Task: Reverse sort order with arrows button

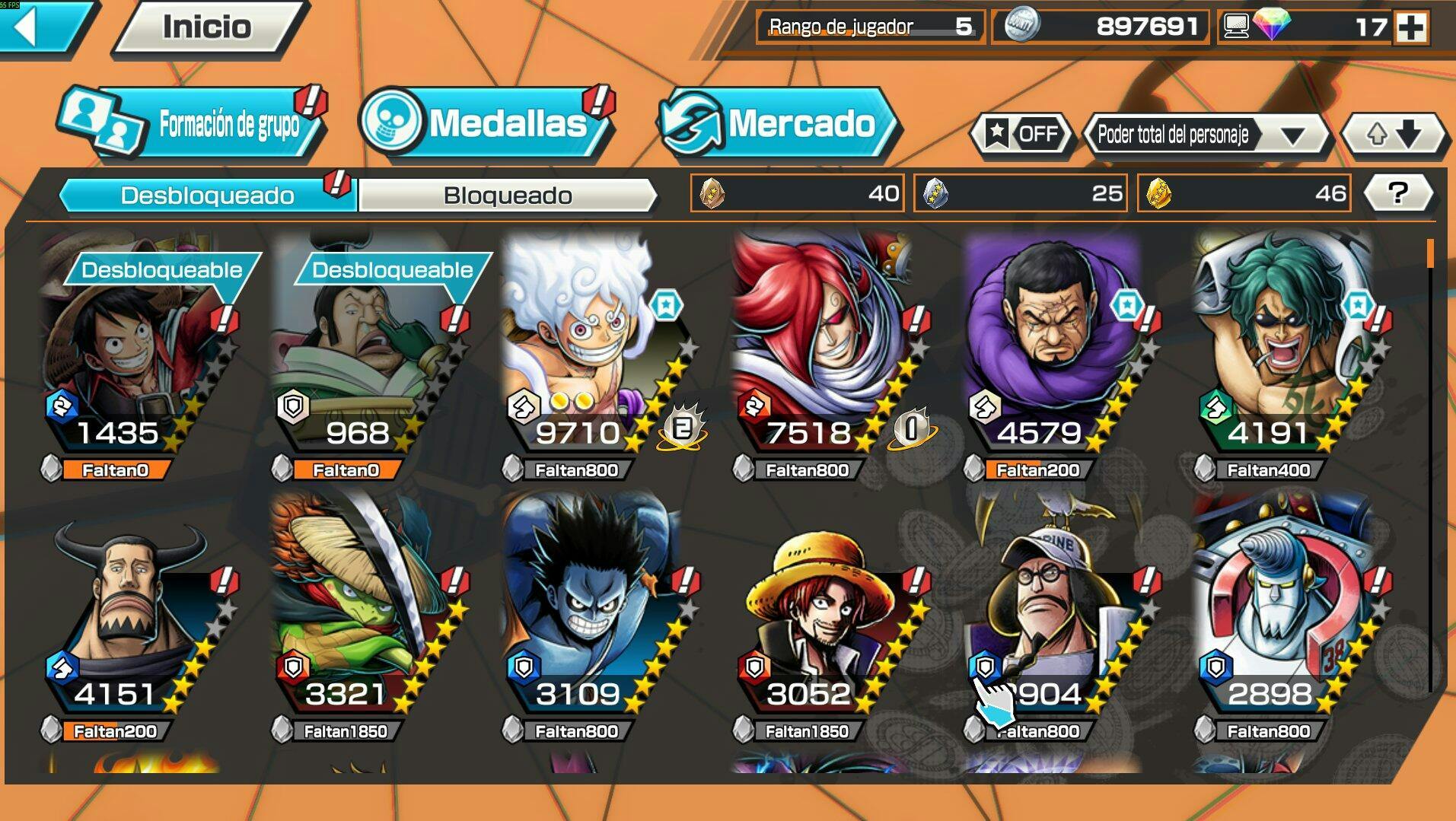Action: pyautogui.click(x=1393, y=135)
